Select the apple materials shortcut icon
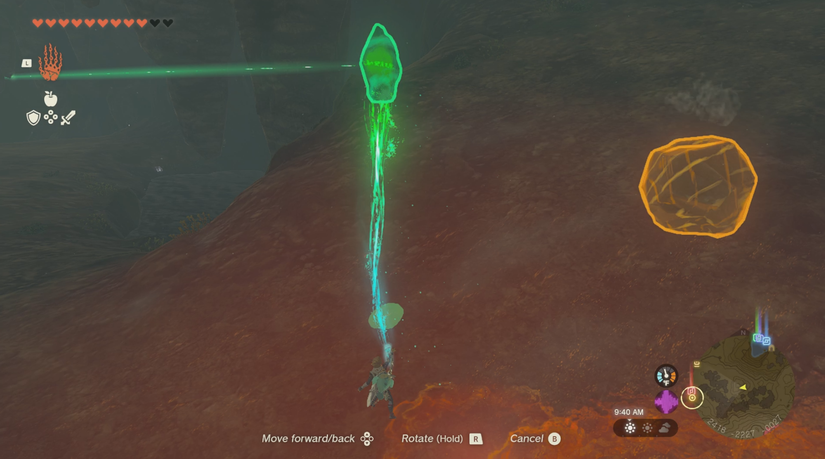 [x=50, y=98]
